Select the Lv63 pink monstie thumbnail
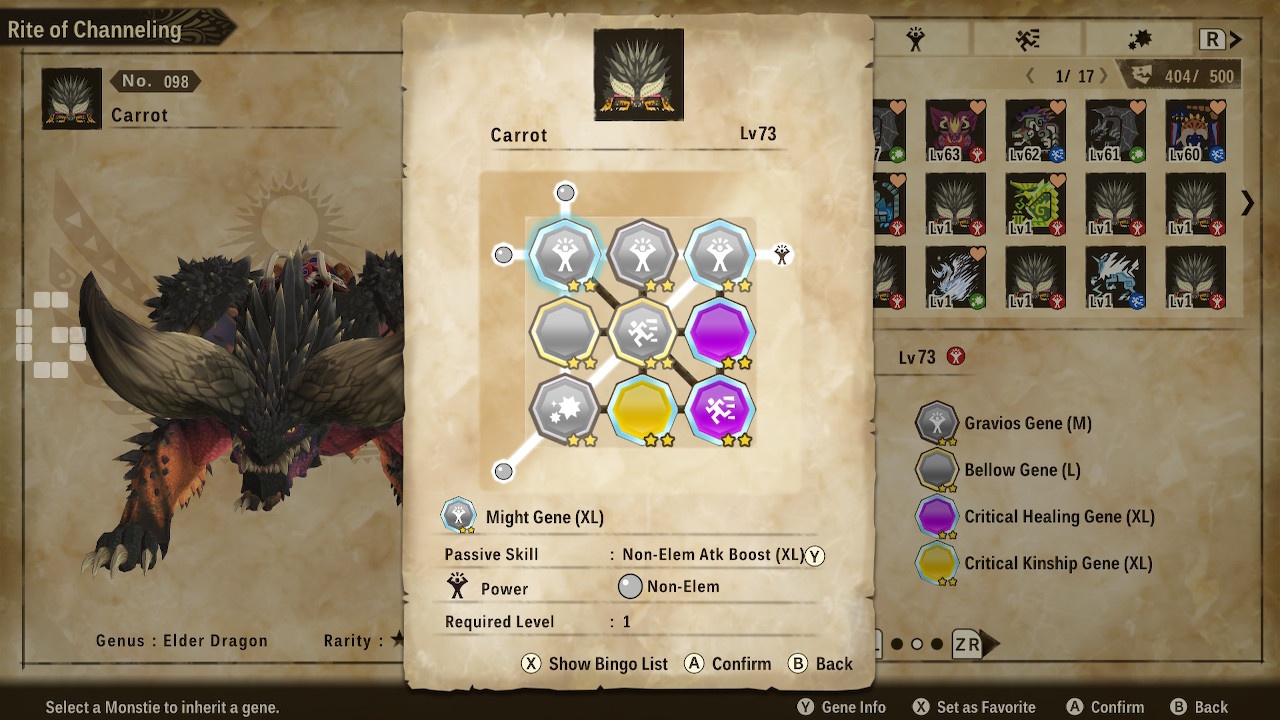This screenshot has height=720, width=1280. point(955,131)
